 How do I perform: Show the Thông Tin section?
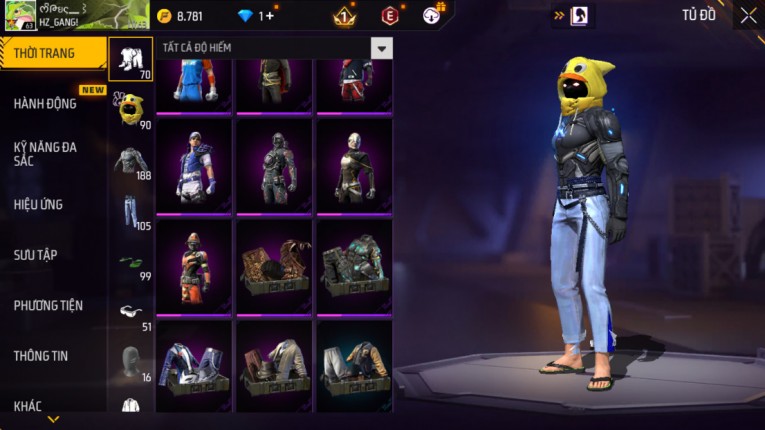click(x=41, y=356)
